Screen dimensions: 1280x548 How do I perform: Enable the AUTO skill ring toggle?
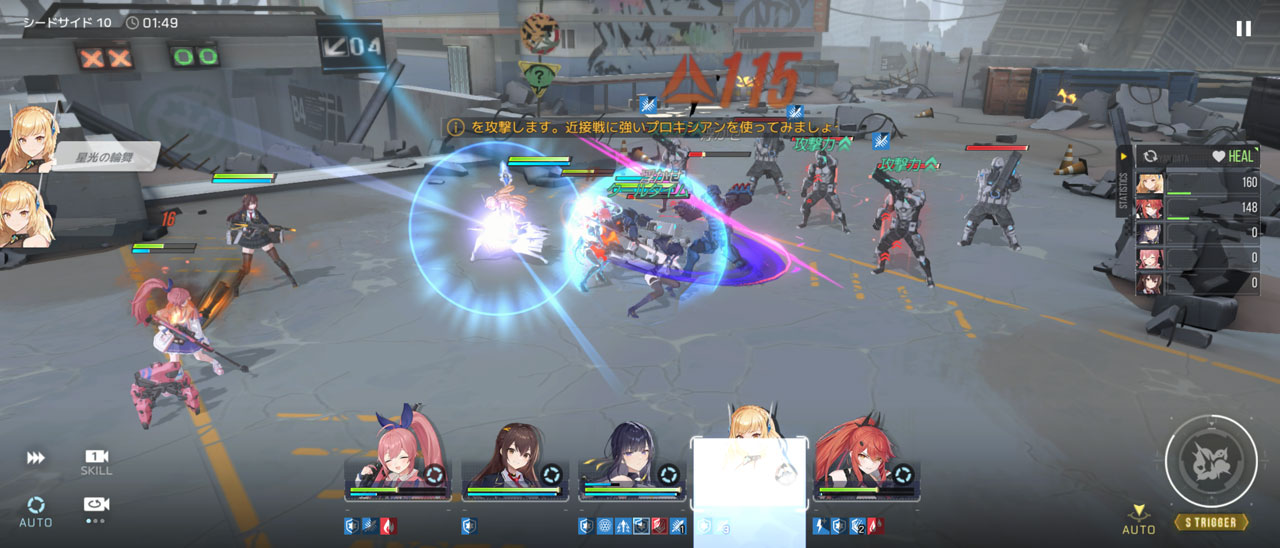tap(36, 509)
